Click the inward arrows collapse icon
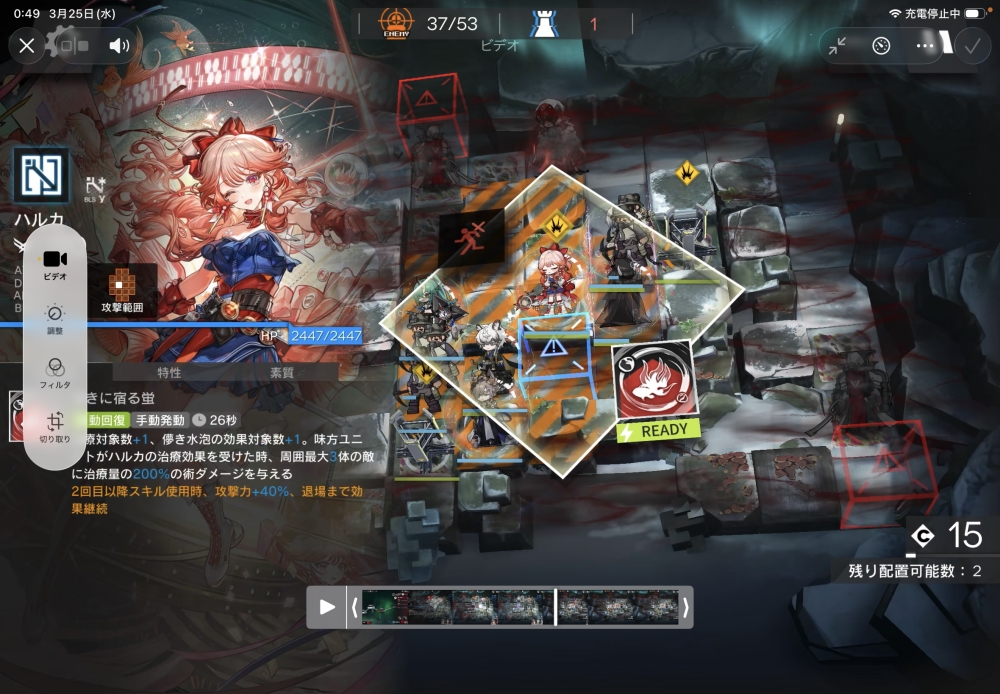This screenshot has width=1000, height=694. click(837, 46)
